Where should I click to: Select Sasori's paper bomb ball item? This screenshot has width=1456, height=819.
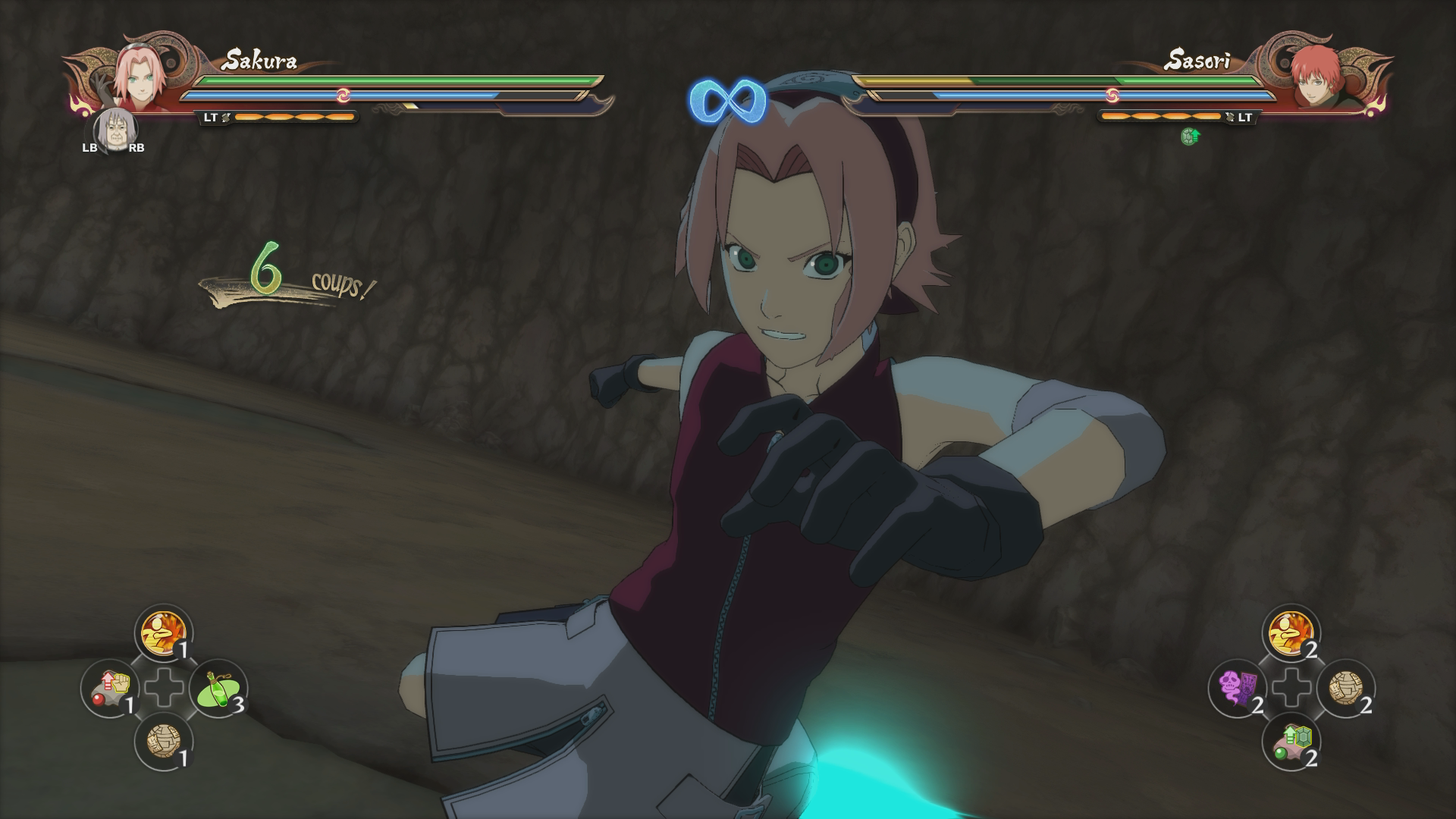1346,688
